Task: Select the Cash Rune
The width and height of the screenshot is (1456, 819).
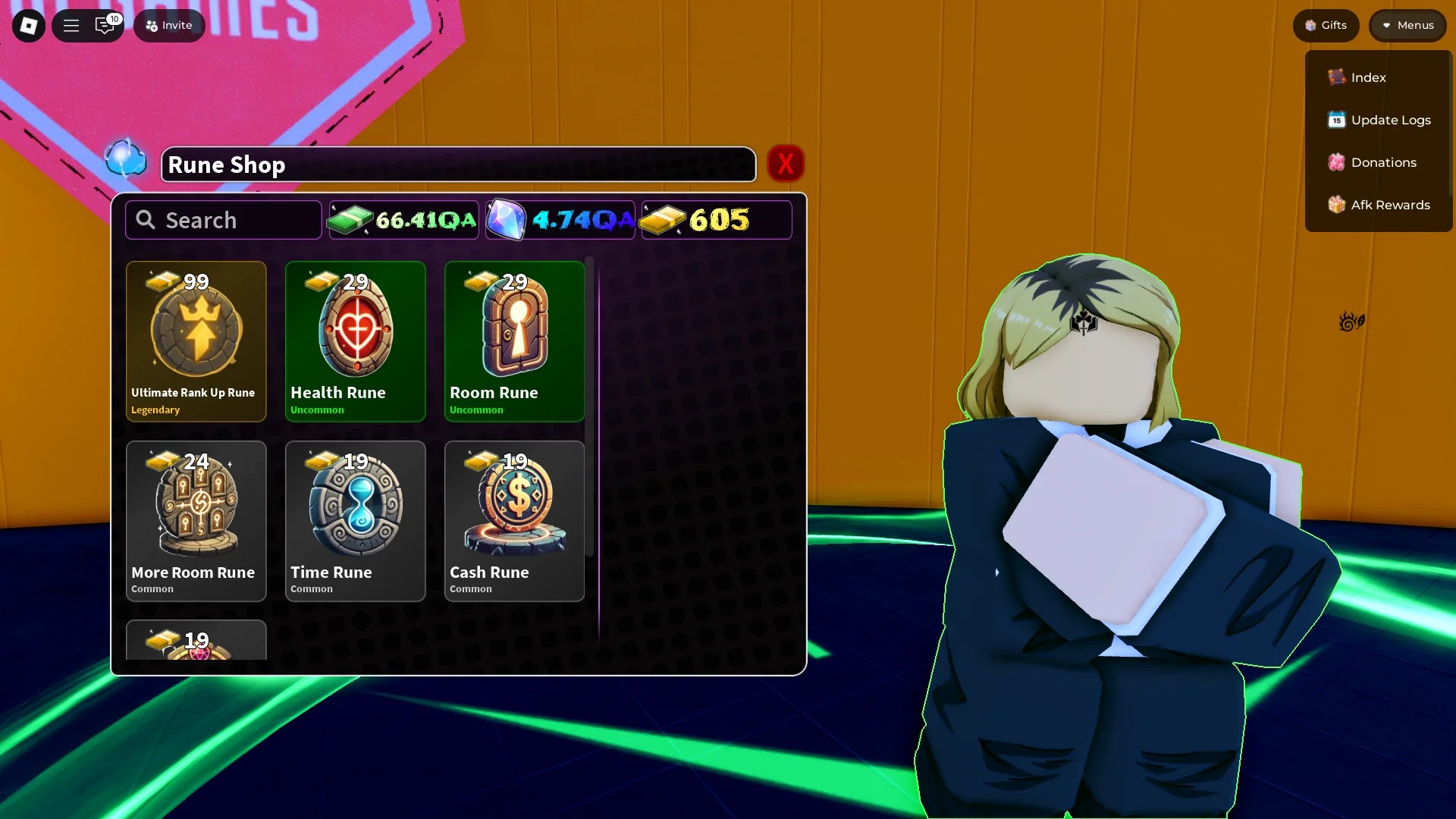Action: (513, 521)
